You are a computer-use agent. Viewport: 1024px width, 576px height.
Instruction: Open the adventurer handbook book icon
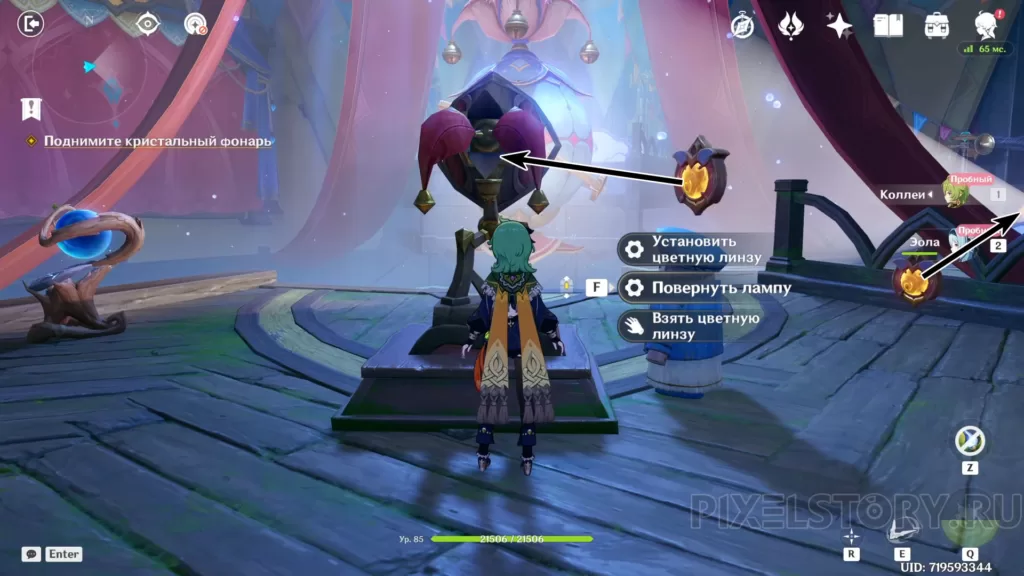point(888,25)
